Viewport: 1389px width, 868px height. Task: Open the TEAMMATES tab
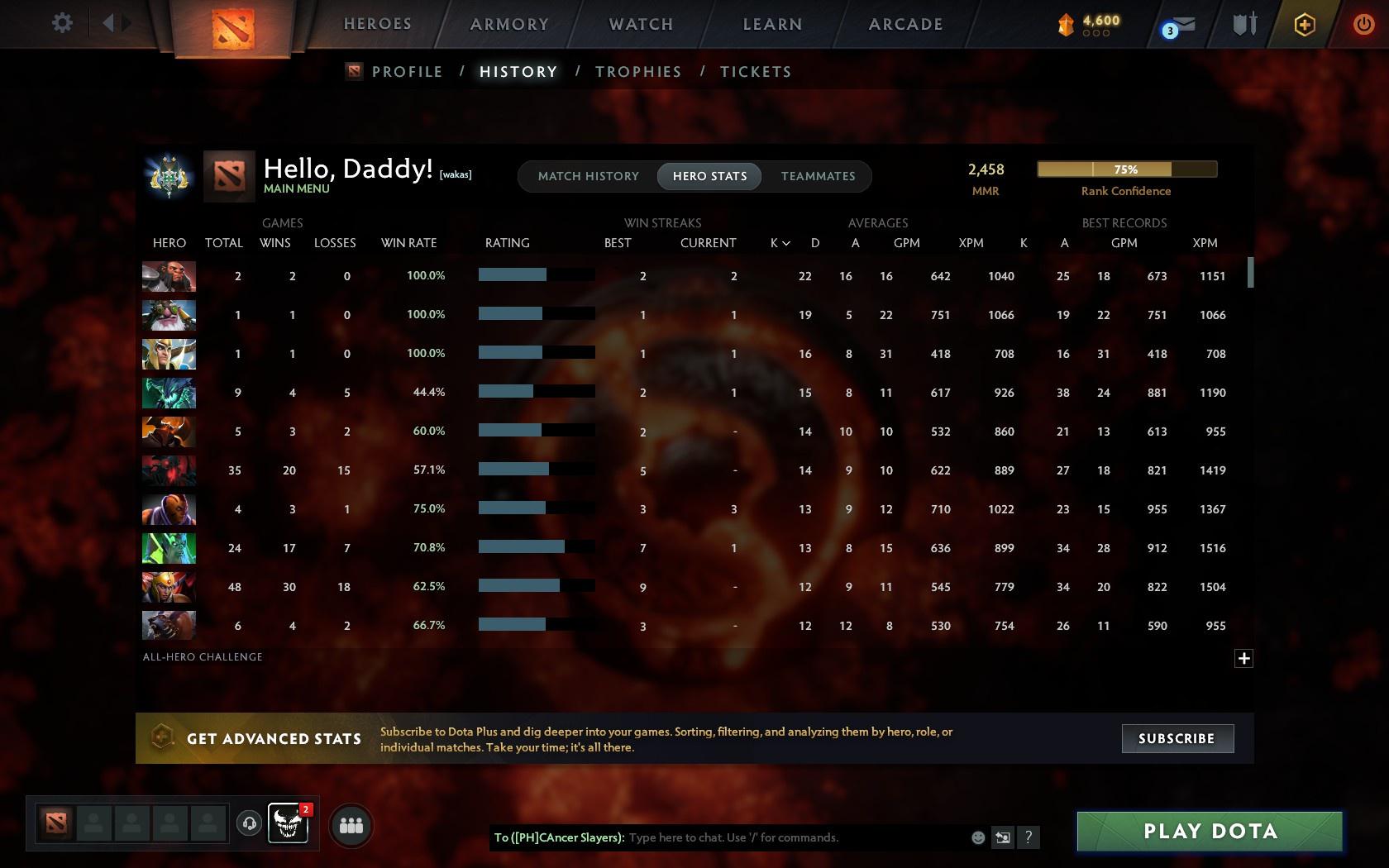click(817, 176)
